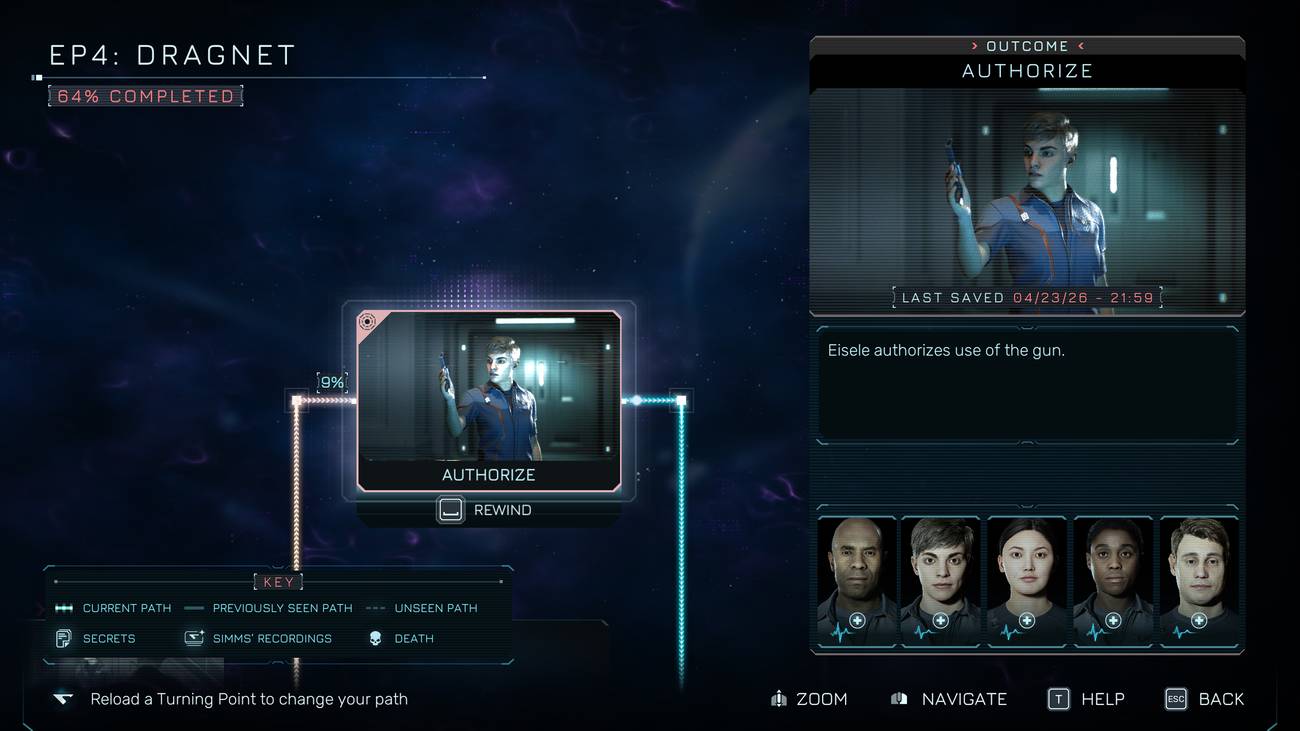1300x731 pixels.
Task: Open the EP4: DRAGNET episode title
Action: pyautogui.click(x=171, y=55)
